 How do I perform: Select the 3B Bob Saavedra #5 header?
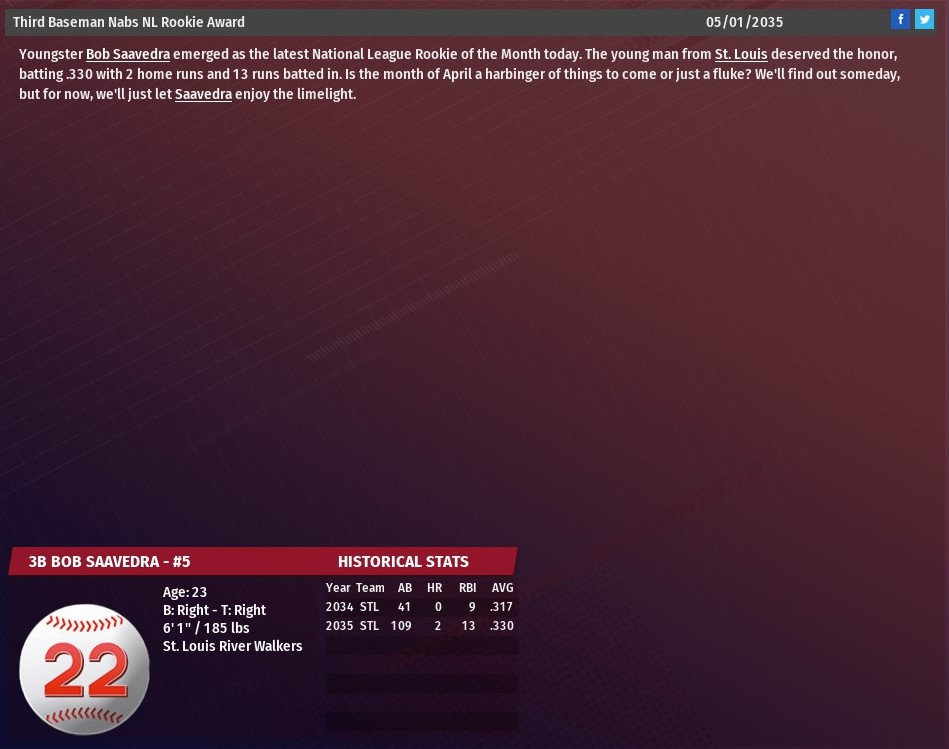(x=109, y=562)
